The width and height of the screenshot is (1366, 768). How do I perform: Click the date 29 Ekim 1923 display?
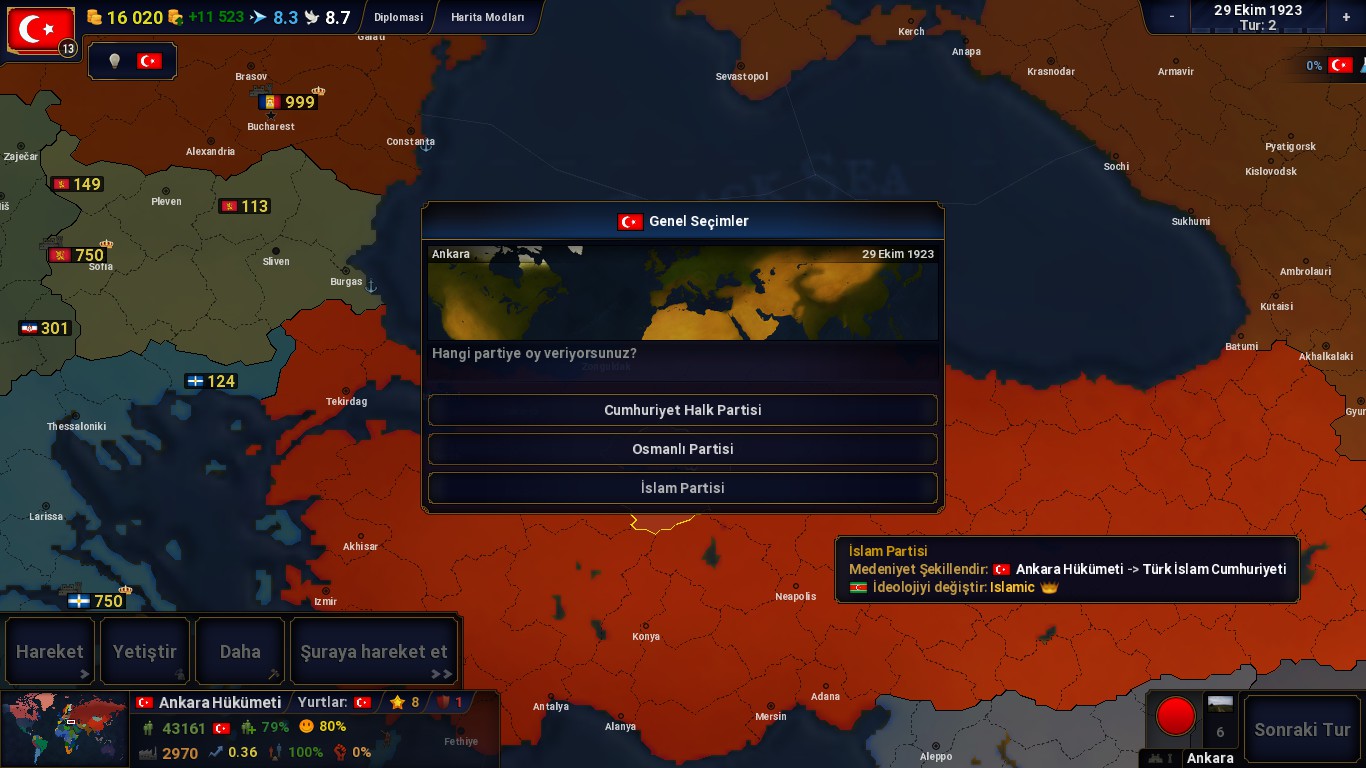point(1258,10)
